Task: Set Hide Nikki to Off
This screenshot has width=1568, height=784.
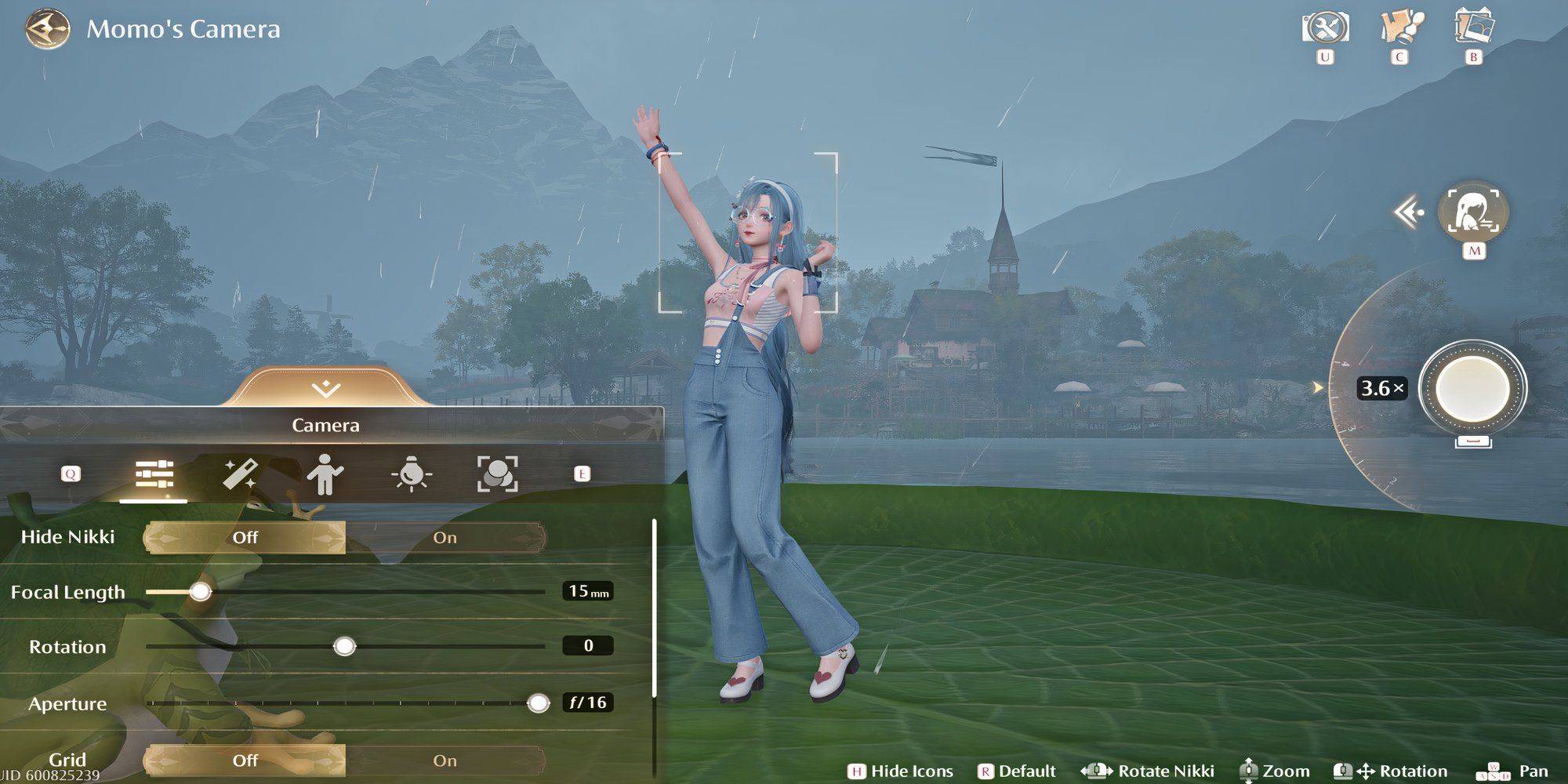Action: [x=245, y=538]
